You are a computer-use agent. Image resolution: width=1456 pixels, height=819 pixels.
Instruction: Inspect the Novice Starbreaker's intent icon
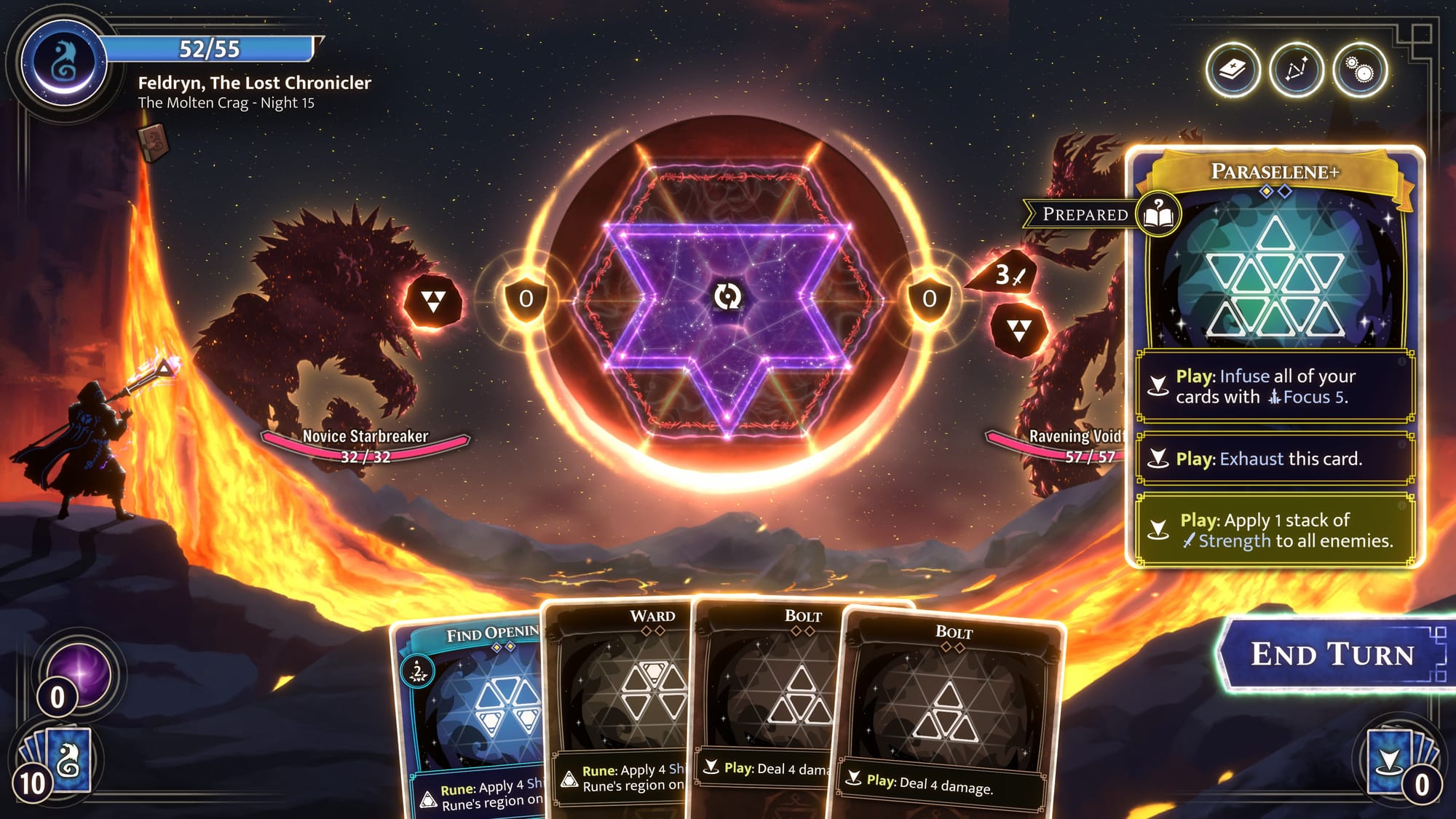[433, 301]
